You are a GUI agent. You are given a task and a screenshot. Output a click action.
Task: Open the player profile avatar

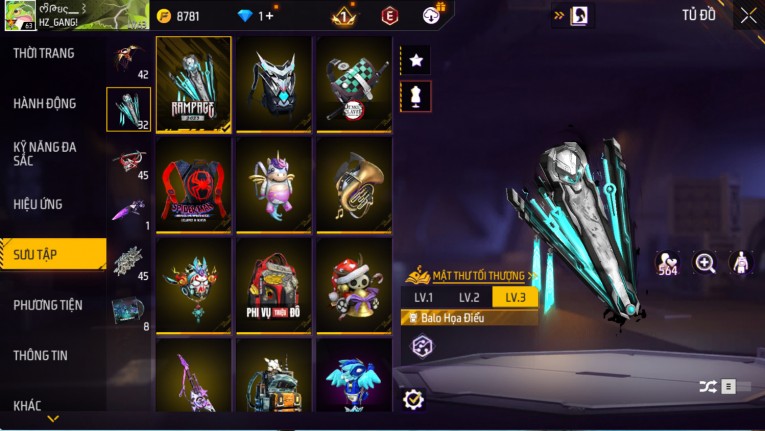(18, 15)
